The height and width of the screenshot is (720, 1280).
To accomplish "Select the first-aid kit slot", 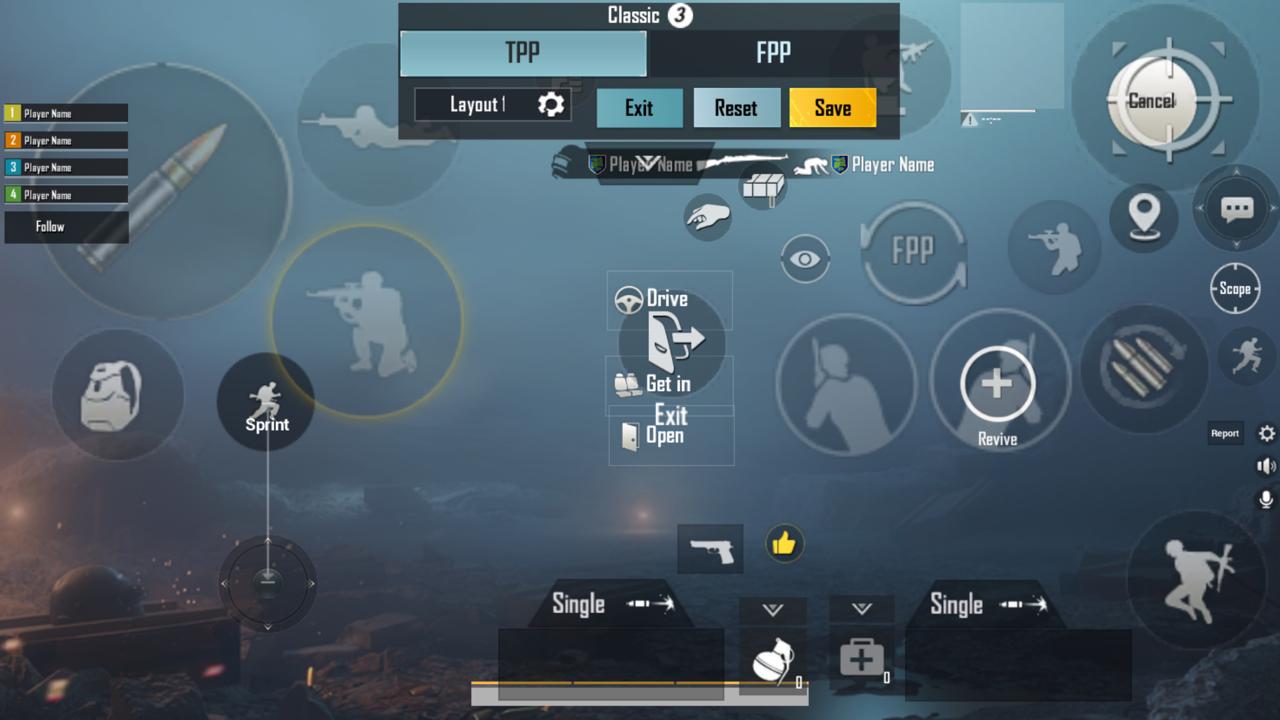I will 861,659.
